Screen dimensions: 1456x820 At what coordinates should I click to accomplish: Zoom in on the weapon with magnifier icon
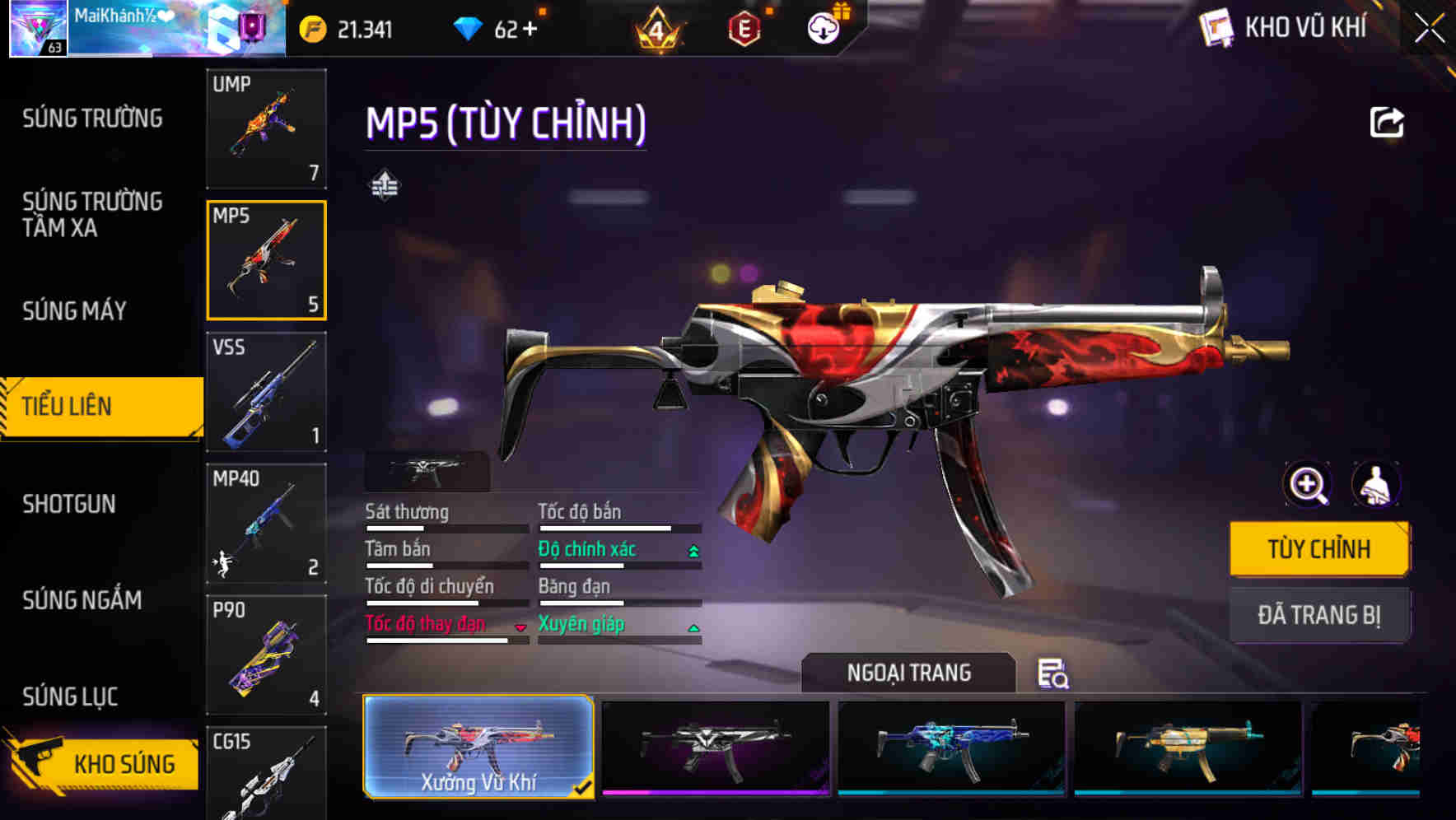[x=1308, y=484]
